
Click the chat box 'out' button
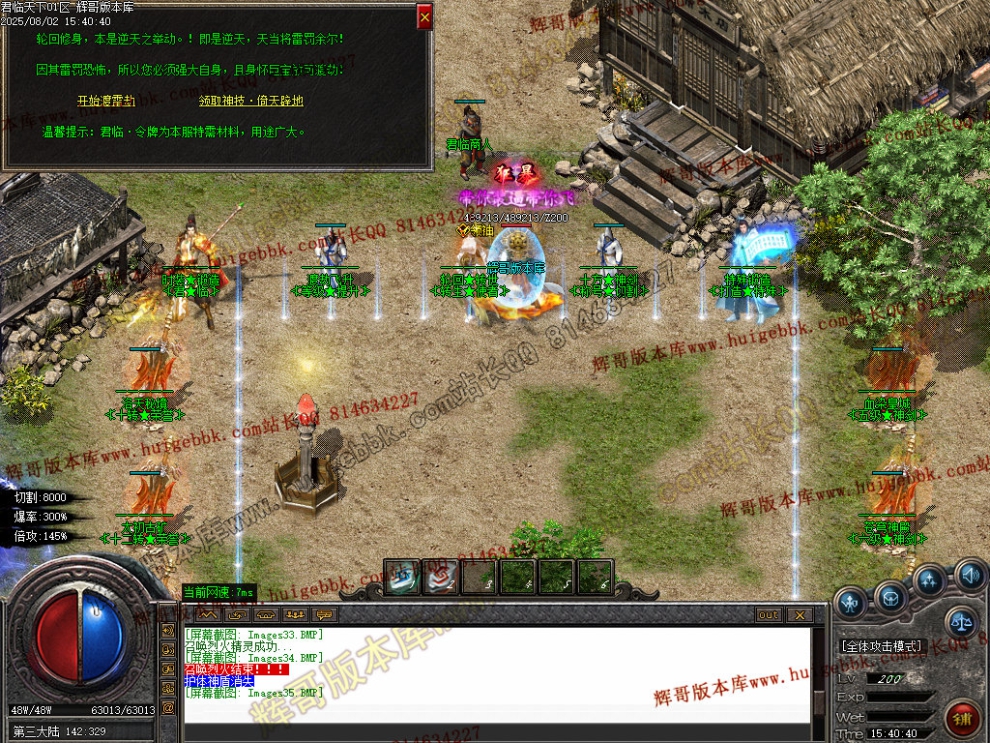click(768, 615)
